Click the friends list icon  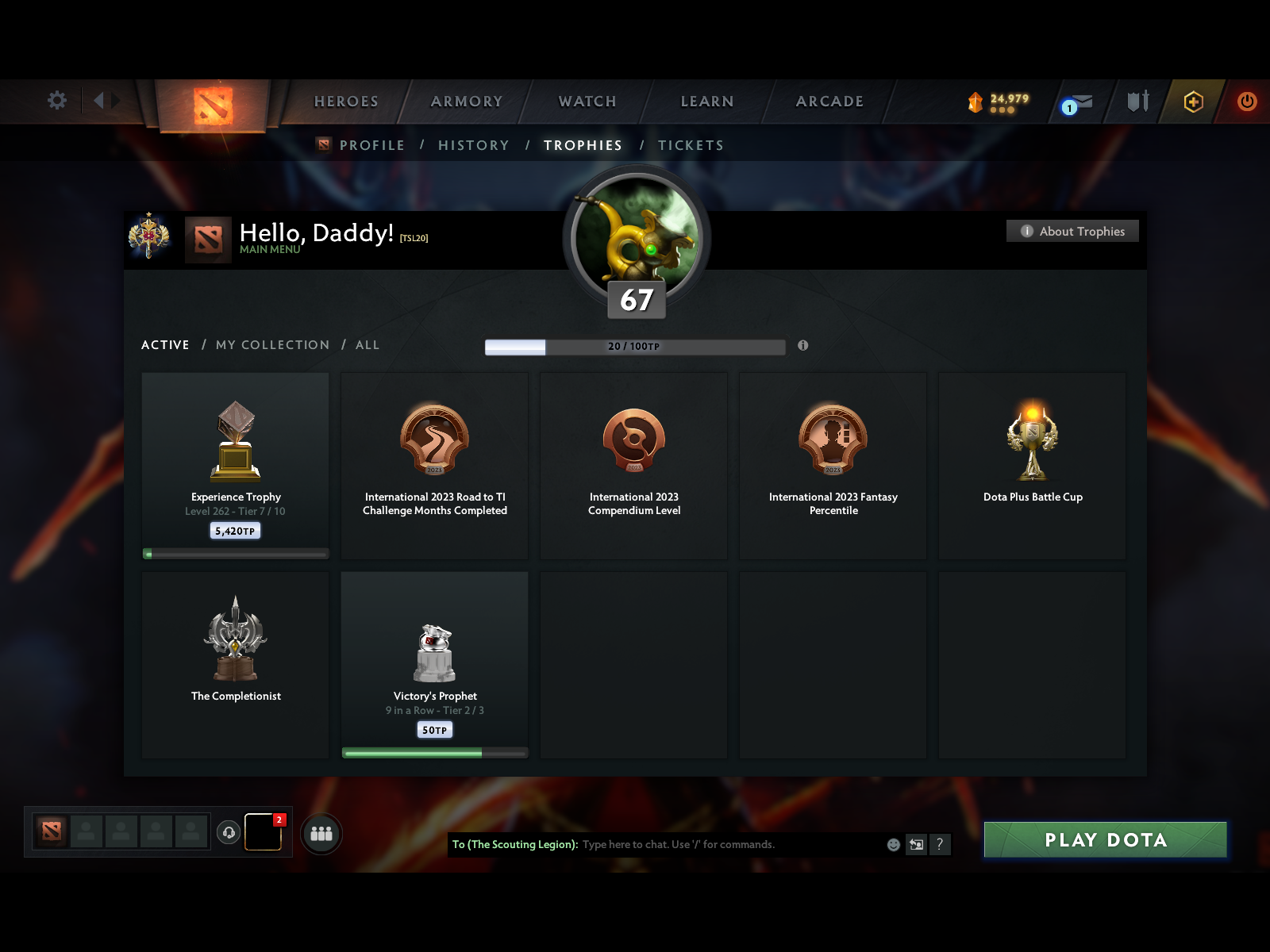pos(321,833)
